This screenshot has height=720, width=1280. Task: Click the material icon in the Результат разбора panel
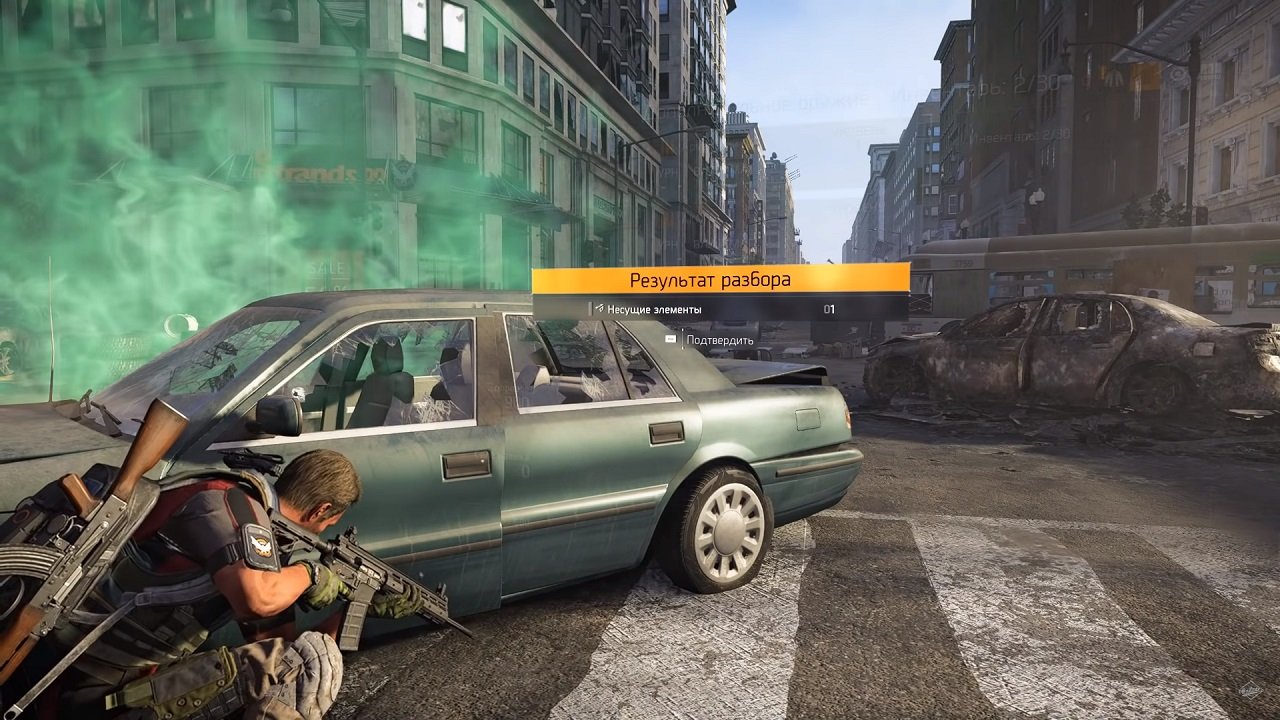[599, 308]
